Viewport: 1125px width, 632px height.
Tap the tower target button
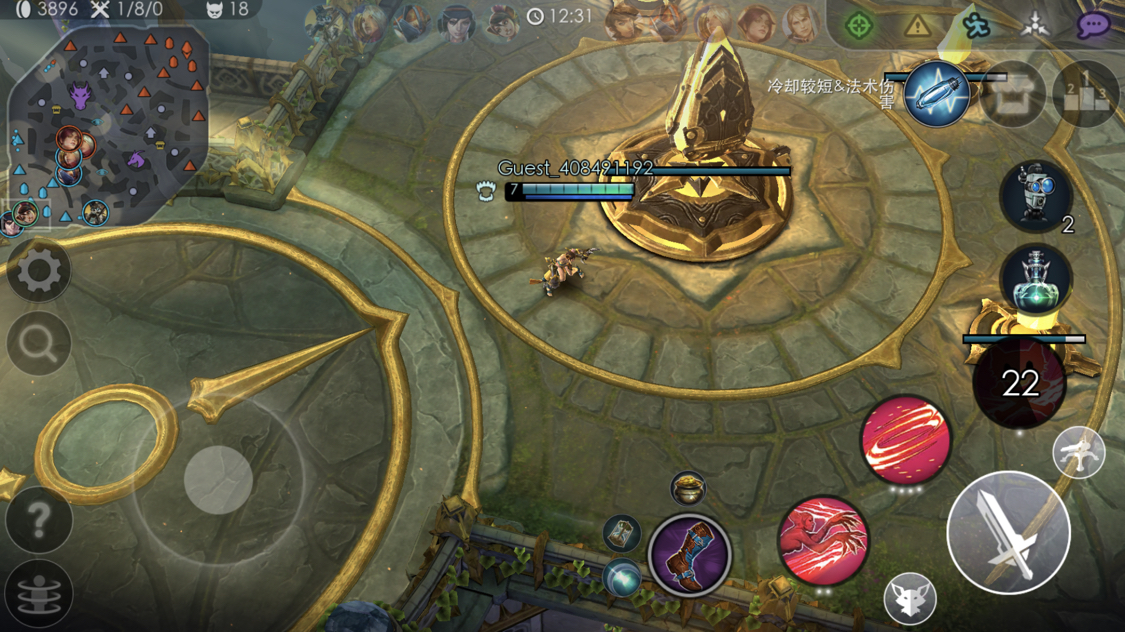click(1079, 453)
